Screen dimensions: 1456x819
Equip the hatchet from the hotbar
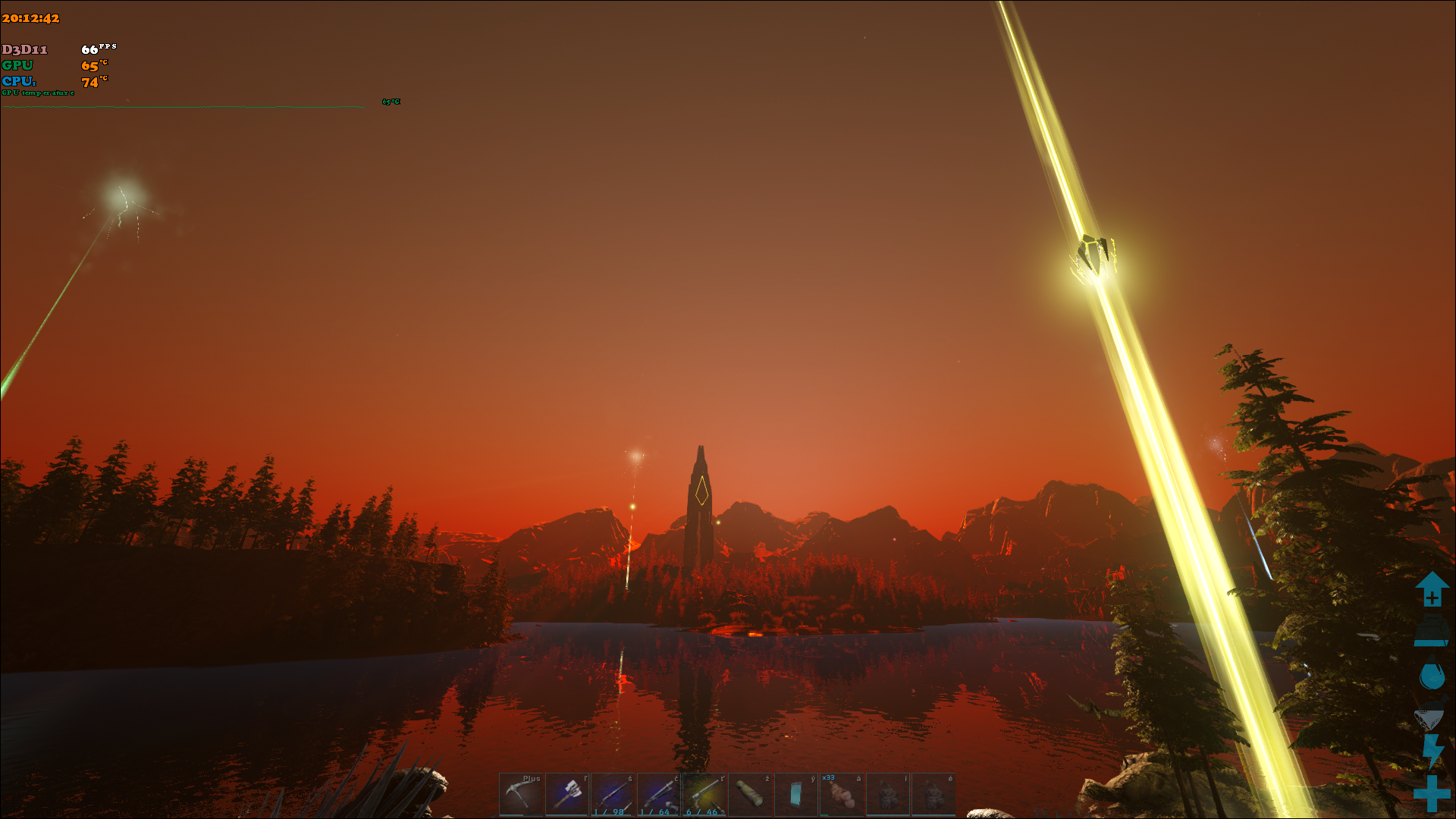[567, 794]
